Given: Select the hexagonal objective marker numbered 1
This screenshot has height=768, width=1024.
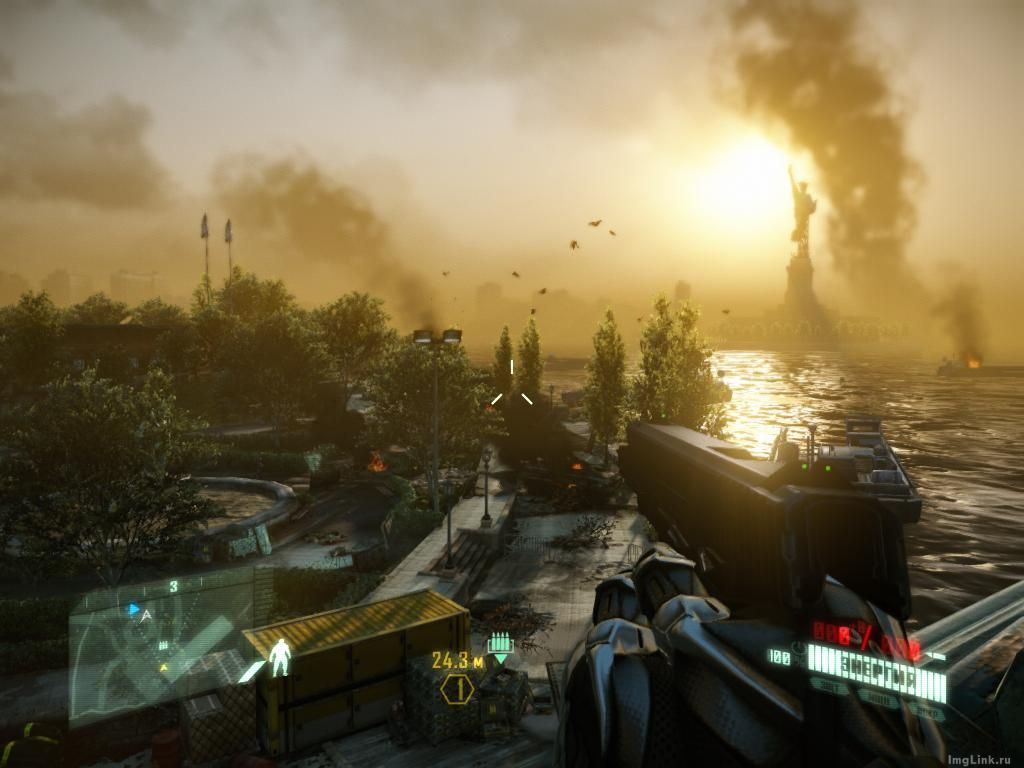Looking at the screenshot, I should tap(457, 688).
